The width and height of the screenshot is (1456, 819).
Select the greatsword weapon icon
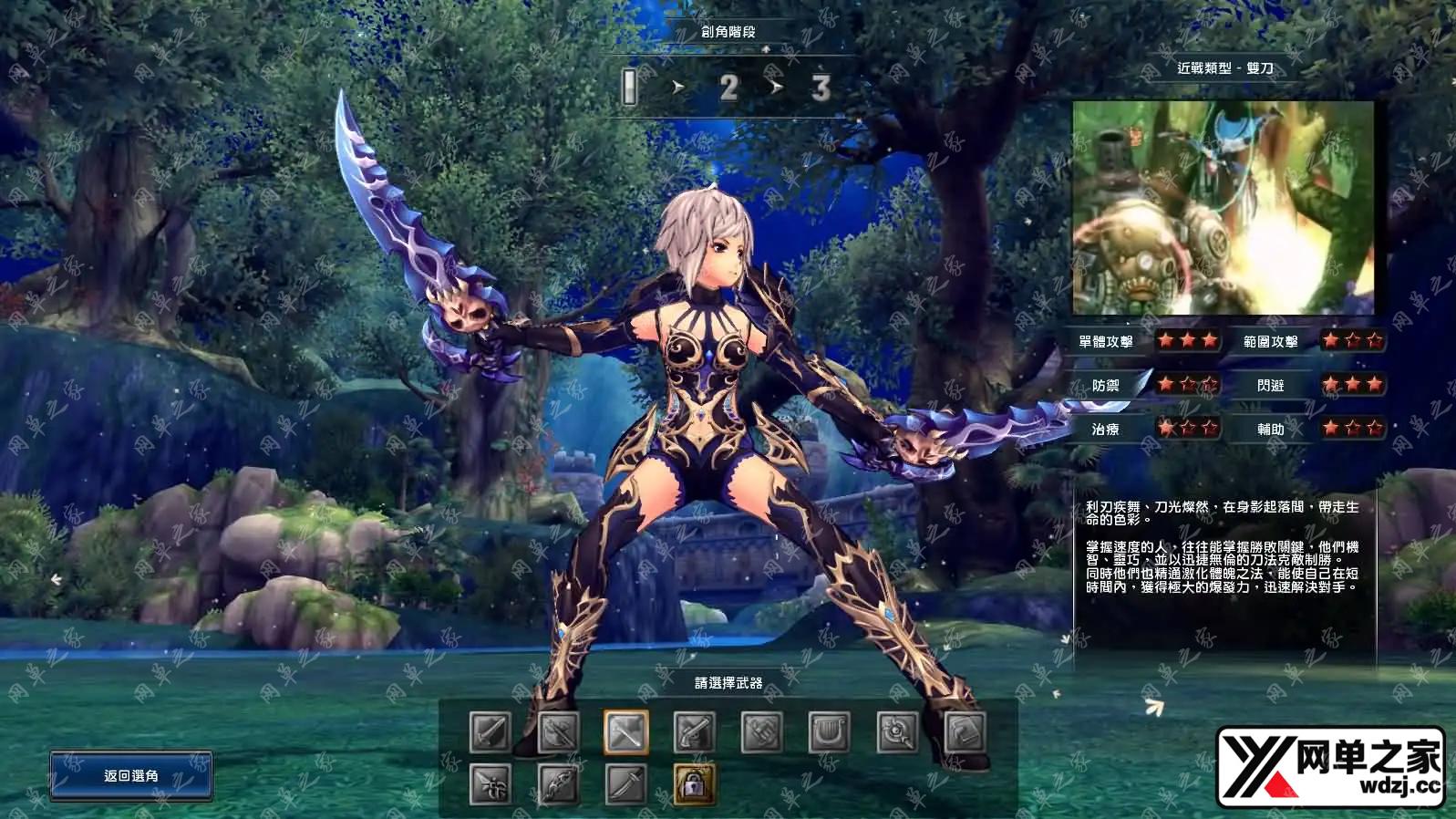[490, 731]
